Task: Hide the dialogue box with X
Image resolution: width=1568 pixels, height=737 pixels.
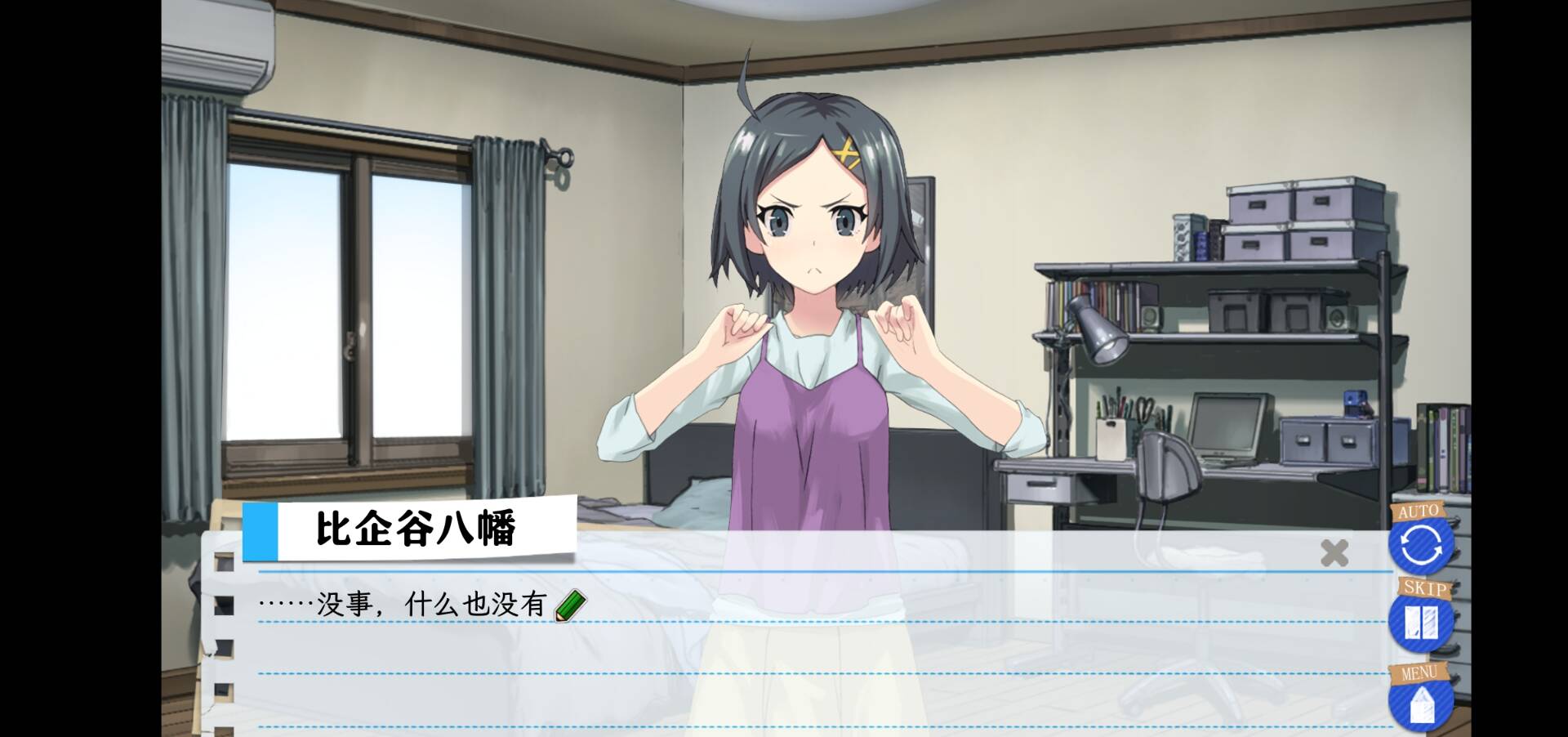Action: pos(1334,553)
